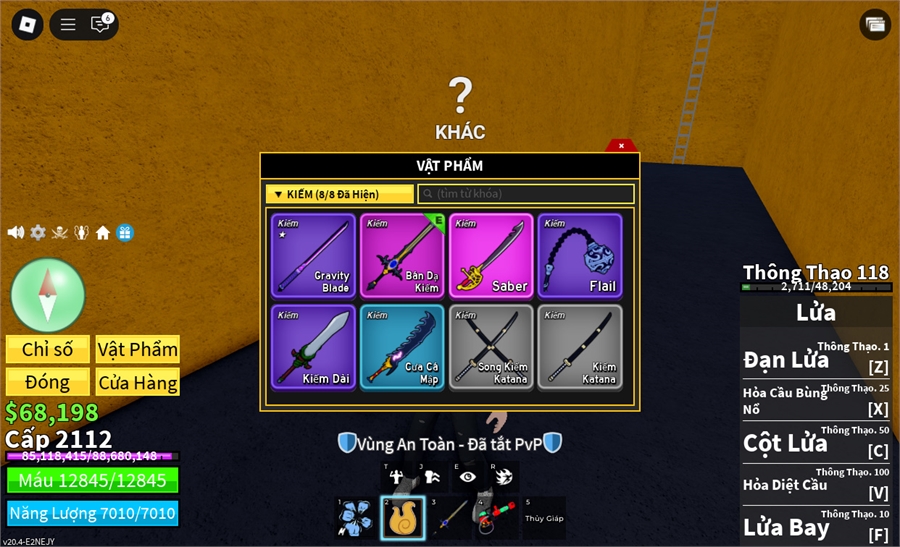Viewport: 900px width, 547px height.
Task: Select the Saber sword slot
Action: tap(491, 256)
